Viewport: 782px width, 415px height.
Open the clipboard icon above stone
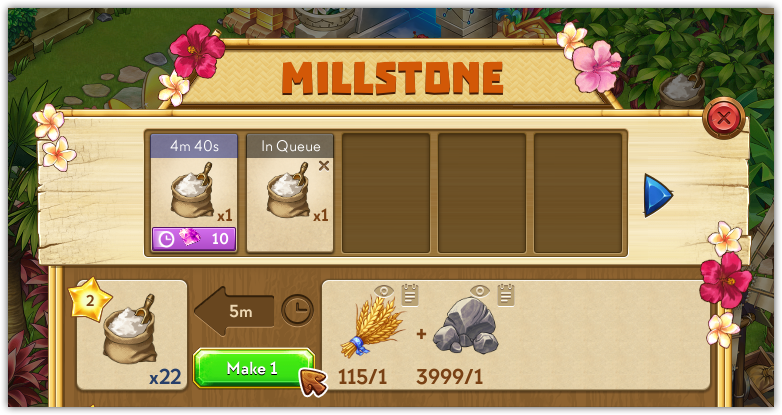point(506,292)
